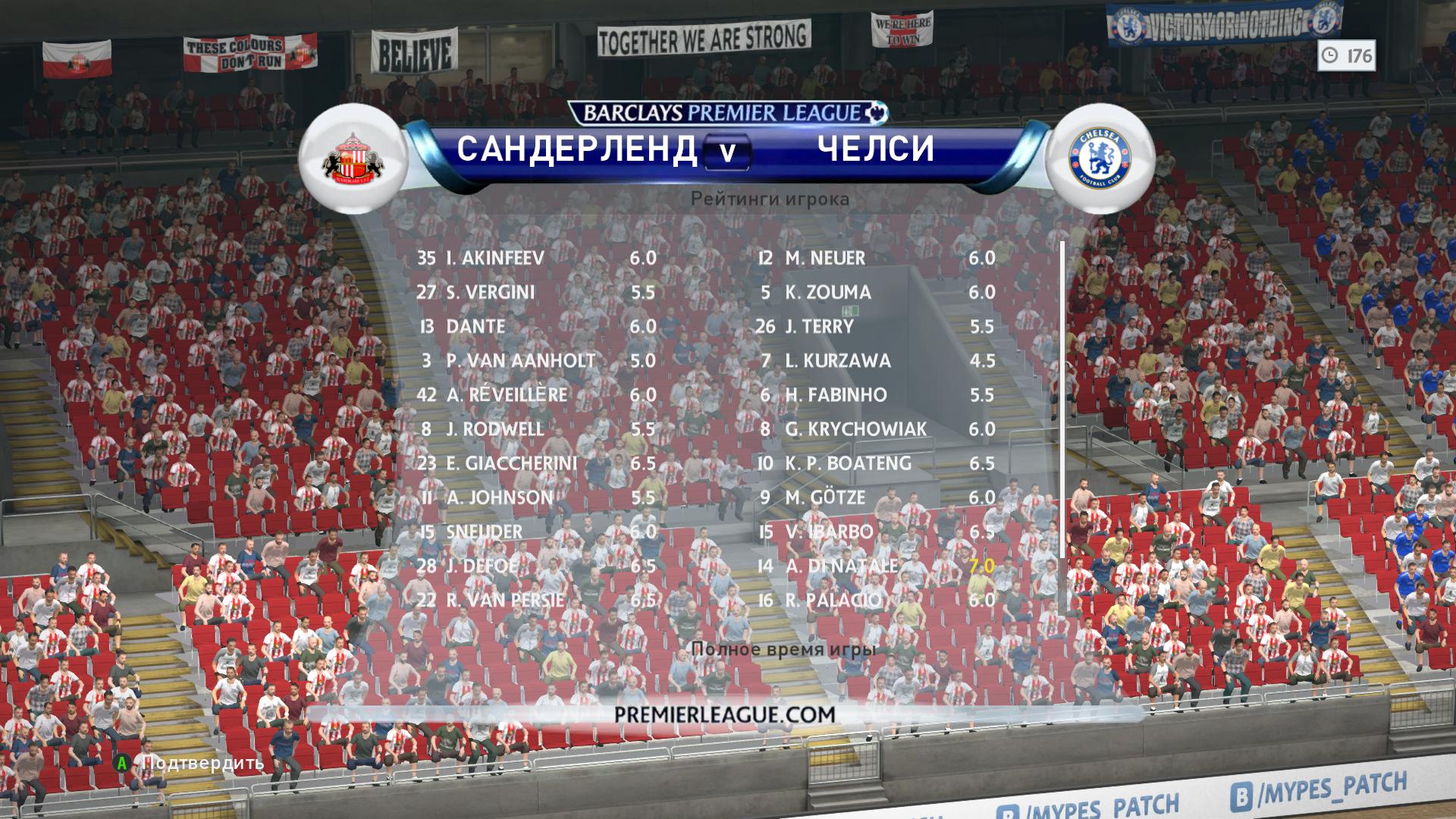
Task: Select I. Akinfeev's rating row
Action: point(535,258)
